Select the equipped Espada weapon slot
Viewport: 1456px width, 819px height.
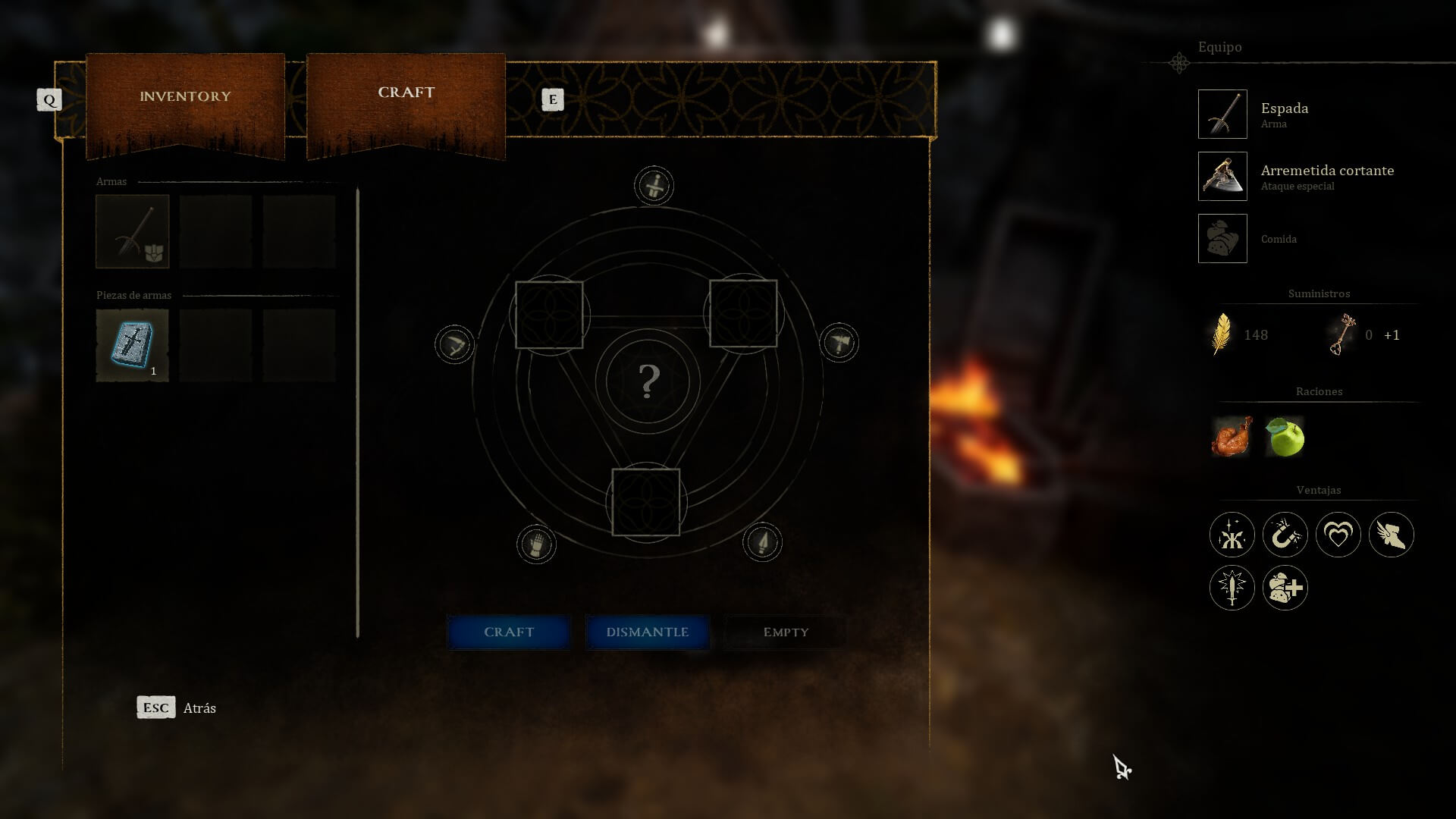pyautogui.click(x=1222, y=115)
